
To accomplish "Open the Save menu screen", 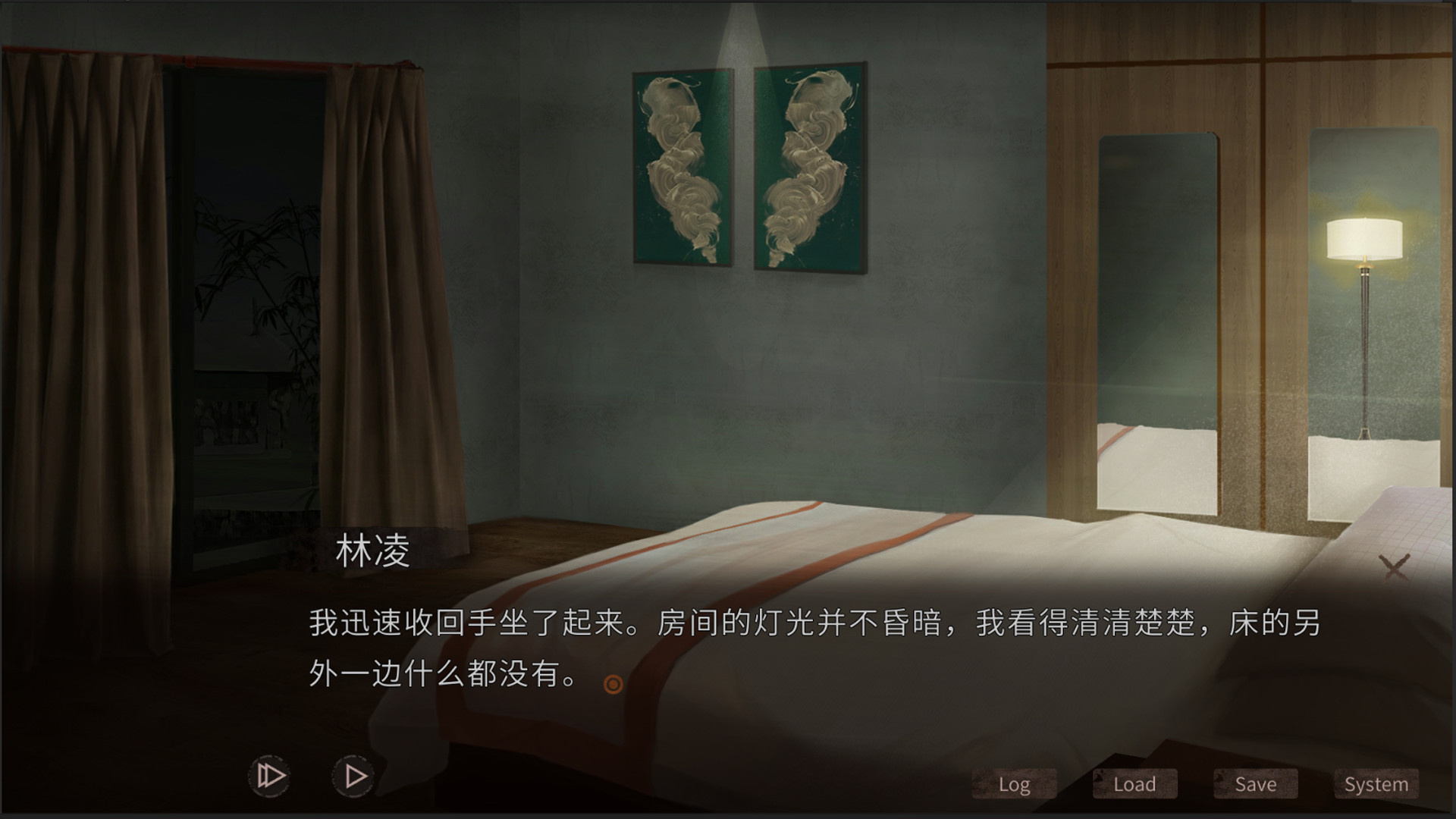I will click(1254, 784).
